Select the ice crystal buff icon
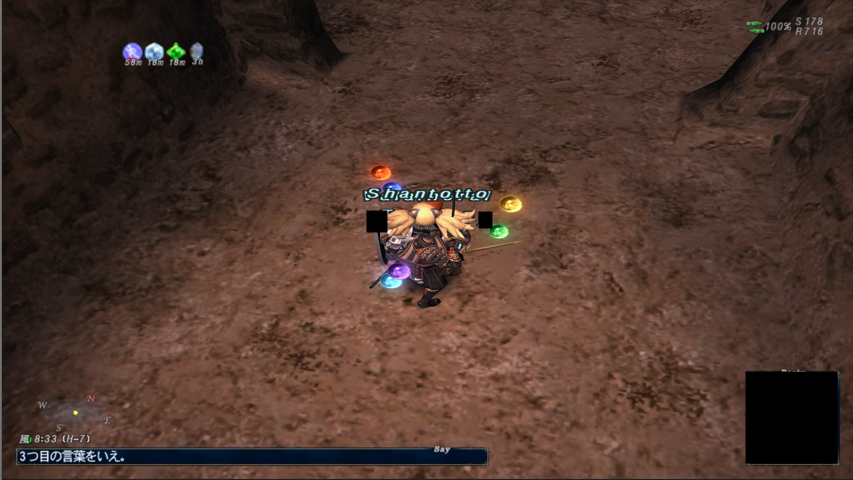This screenshot has height=480, width=853. coord(154,51)
